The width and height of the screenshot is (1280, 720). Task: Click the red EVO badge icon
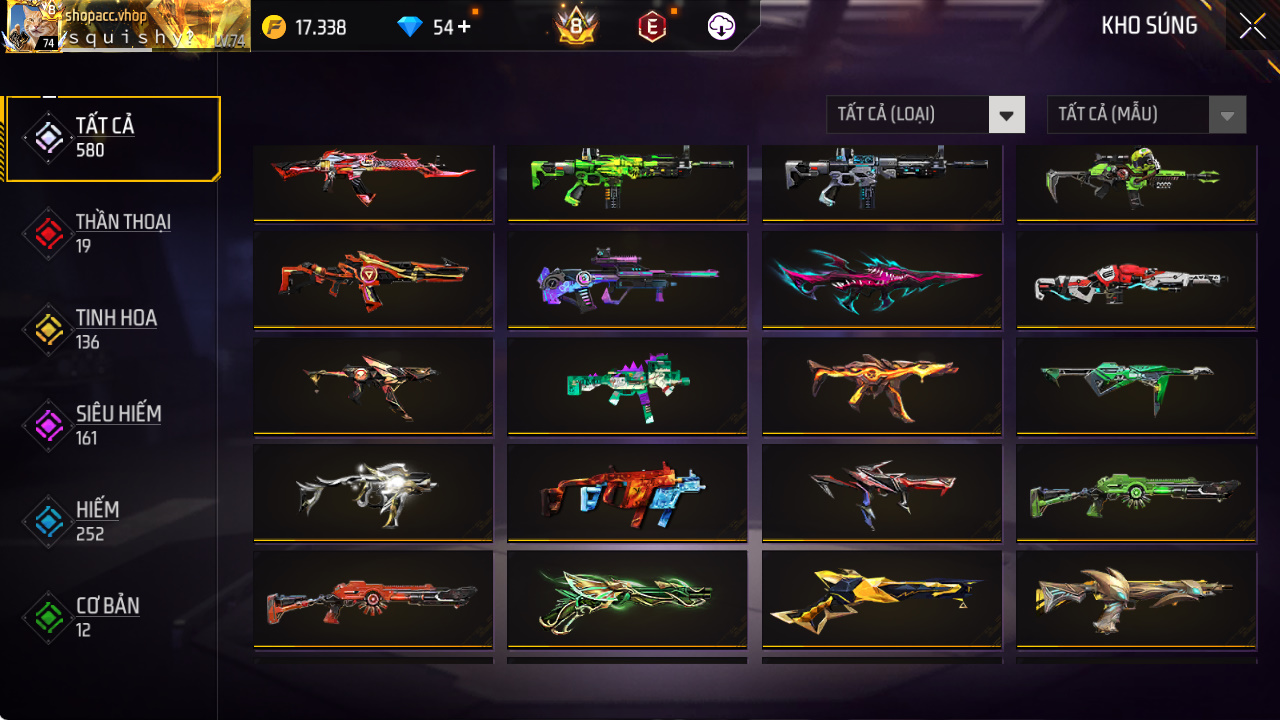tap(650, 27)
